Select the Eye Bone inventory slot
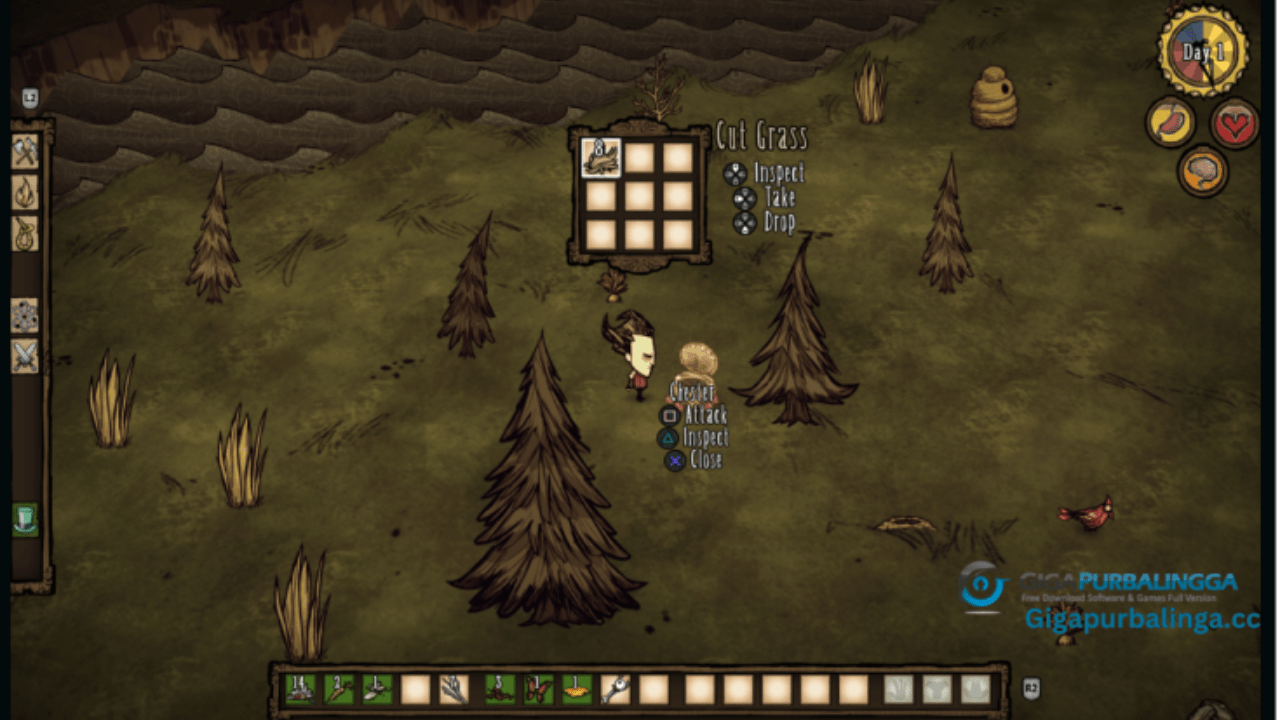The height and width of the screenshot is (720, 1280). (615, 689)
